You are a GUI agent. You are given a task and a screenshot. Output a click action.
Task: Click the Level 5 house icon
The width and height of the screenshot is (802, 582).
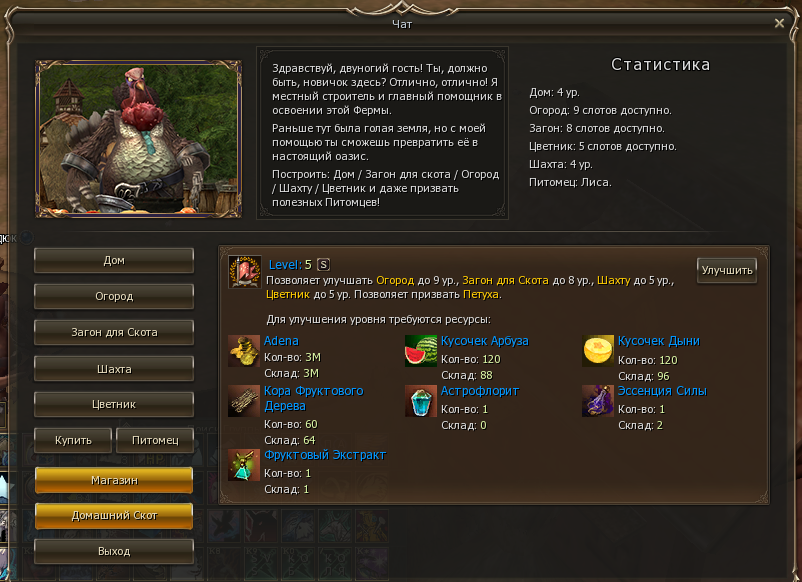pos(244,272)
